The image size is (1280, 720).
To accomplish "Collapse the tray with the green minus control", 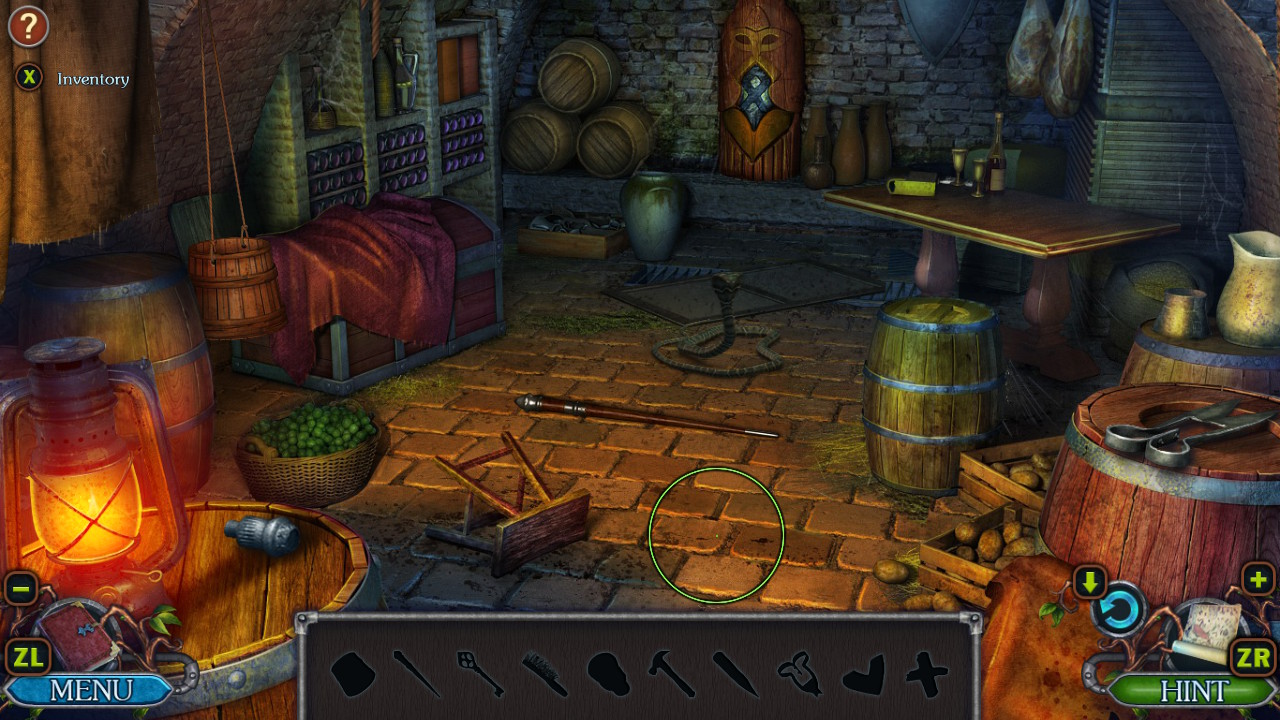I will click(22, 589).
